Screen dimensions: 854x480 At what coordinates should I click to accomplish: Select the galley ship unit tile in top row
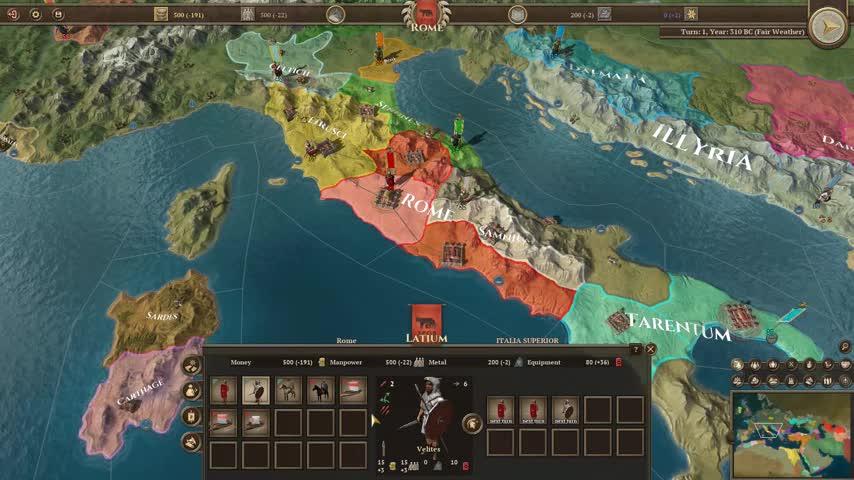pyautogui.click(x=352, y=390)
